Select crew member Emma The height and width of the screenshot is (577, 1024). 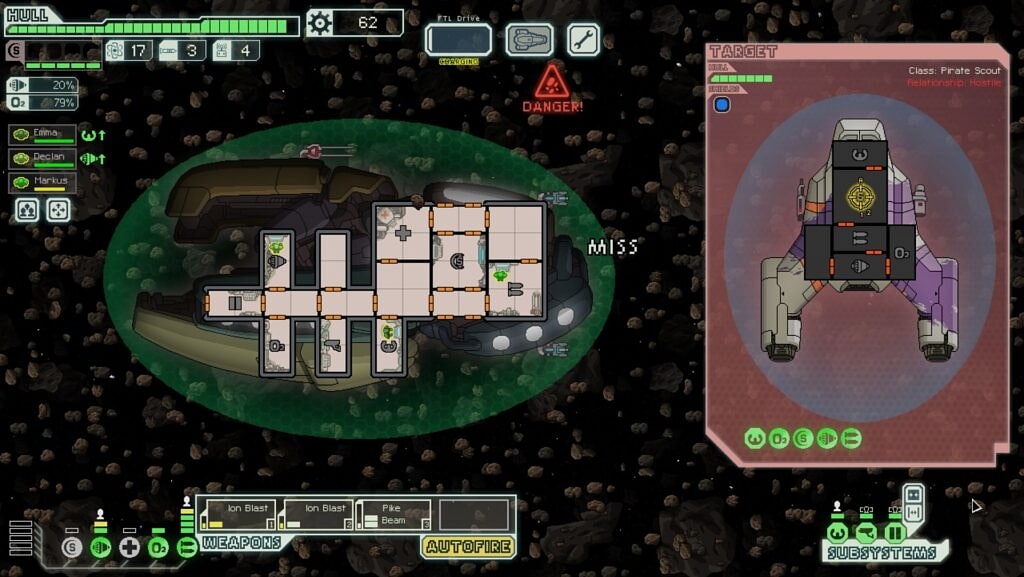[x=43, y=135]
